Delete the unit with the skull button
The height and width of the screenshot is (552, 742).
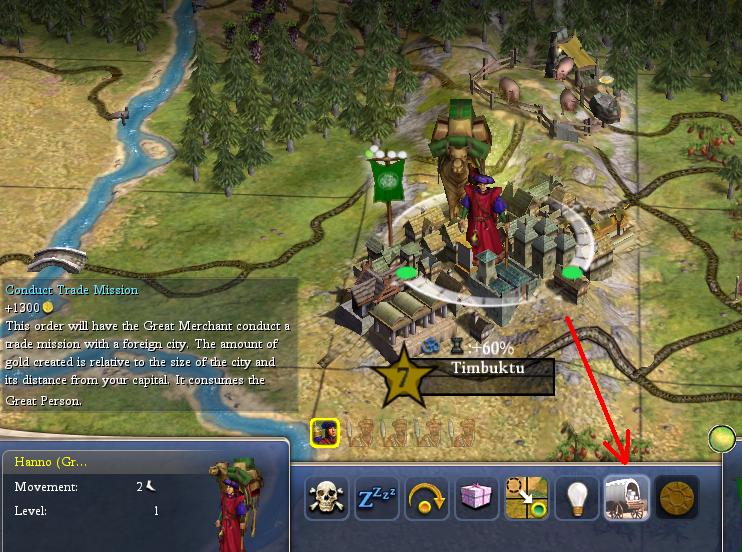click(326, 497)
